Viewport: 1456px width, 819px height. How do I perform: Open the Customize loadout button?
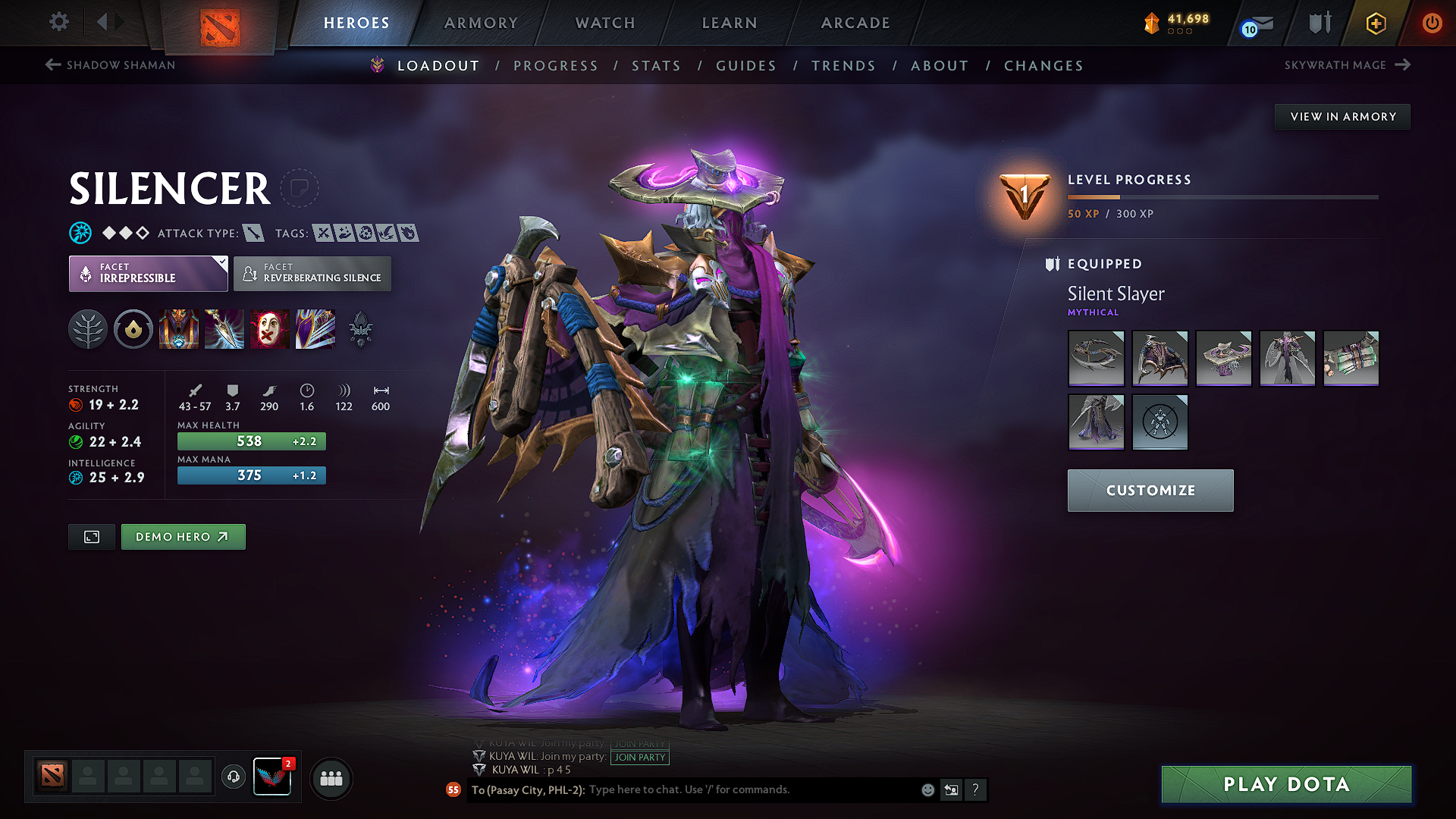tap(1150, 491)
